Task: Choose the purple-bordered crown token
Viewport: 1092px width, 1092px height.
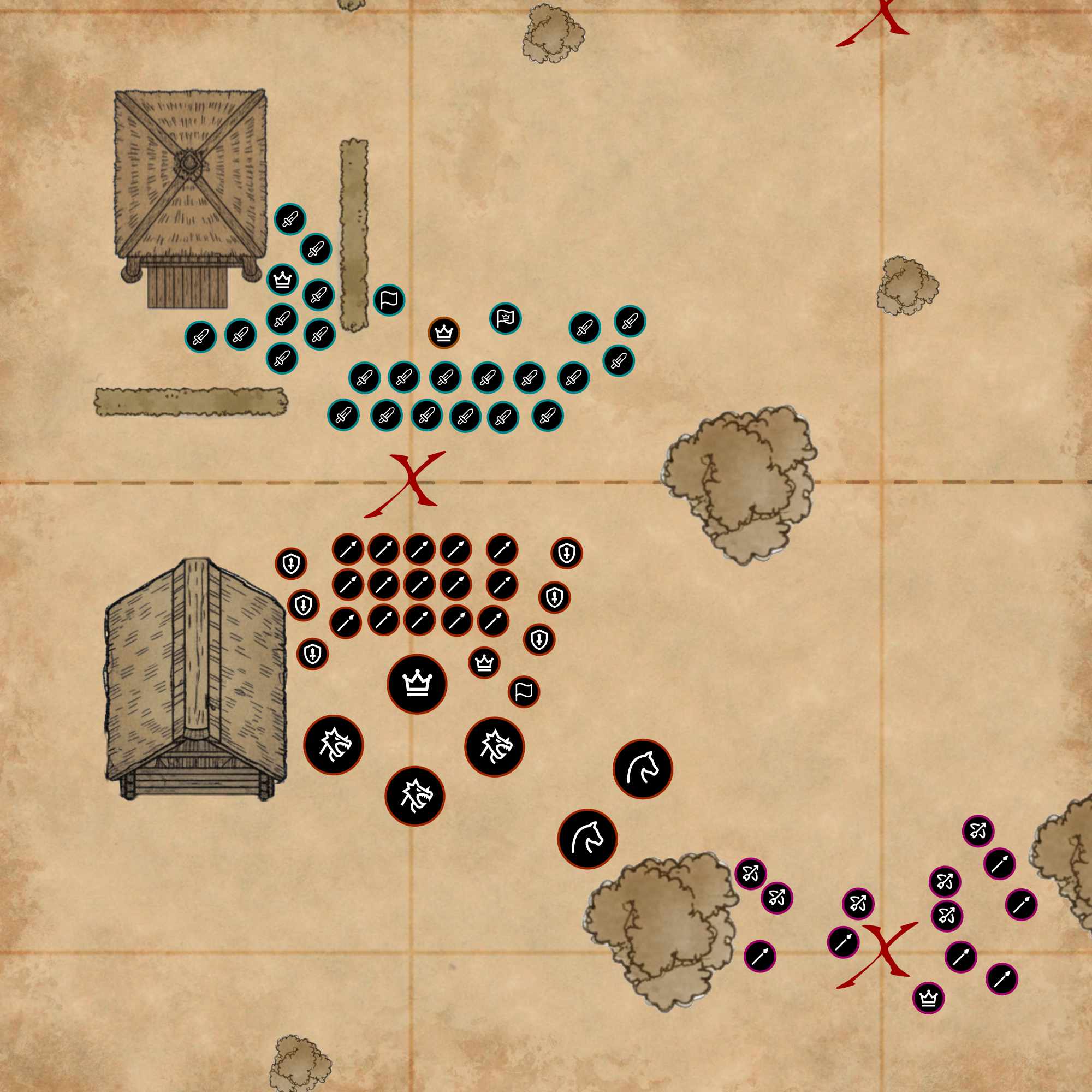Action: [x=928, y=998]
